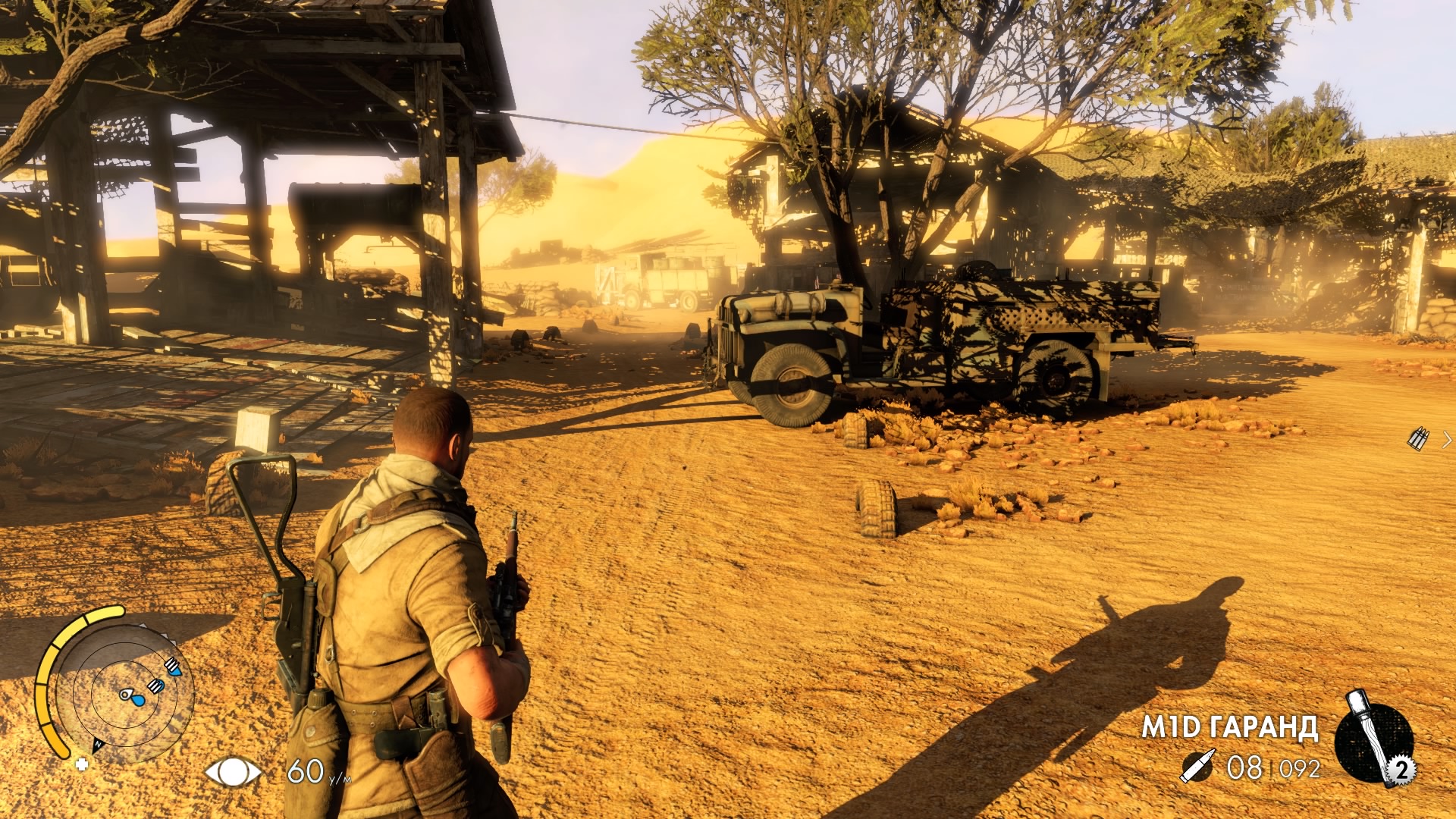
Task: Select the stick grenade item icon
Action: (1373, 739)
